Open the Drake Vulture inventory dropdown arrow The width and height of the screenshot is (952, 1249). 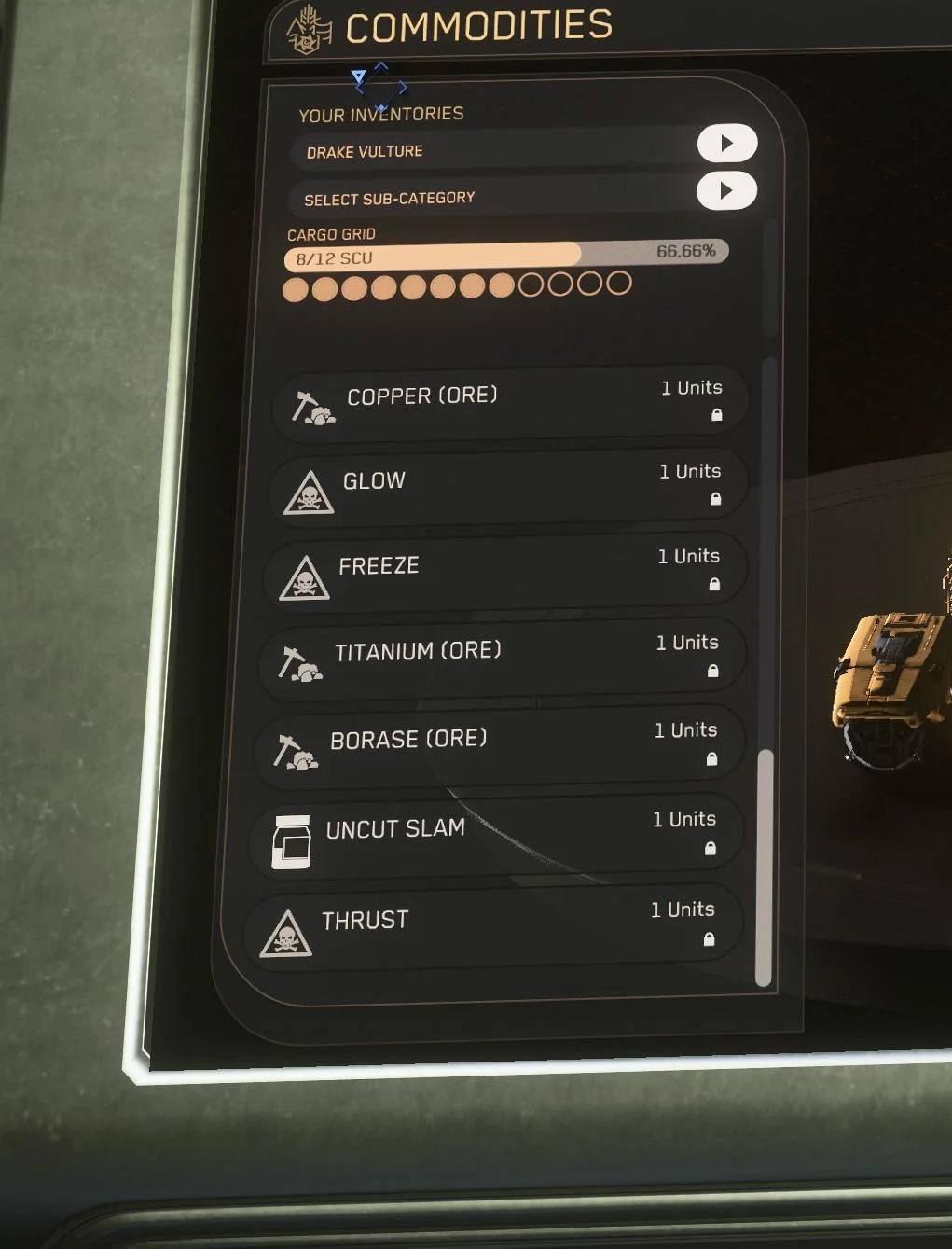(x=726, y=144)
